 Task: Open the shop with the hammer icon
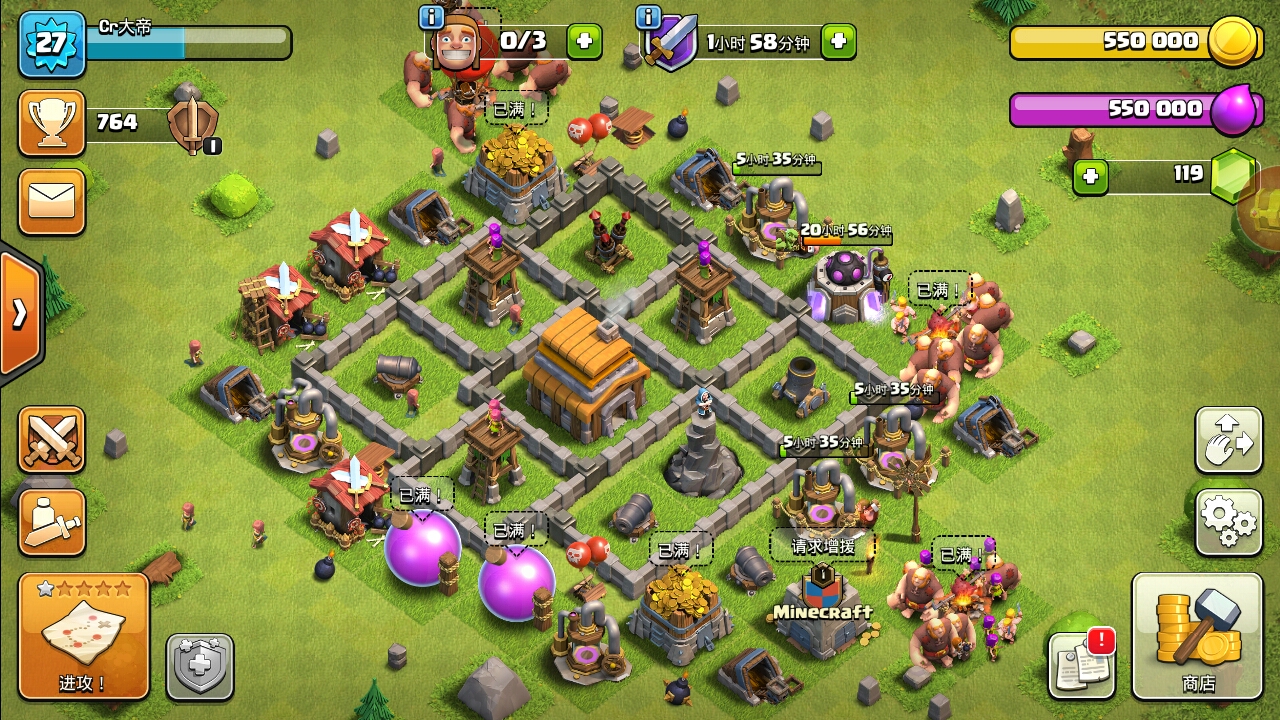click(1197, 635)
